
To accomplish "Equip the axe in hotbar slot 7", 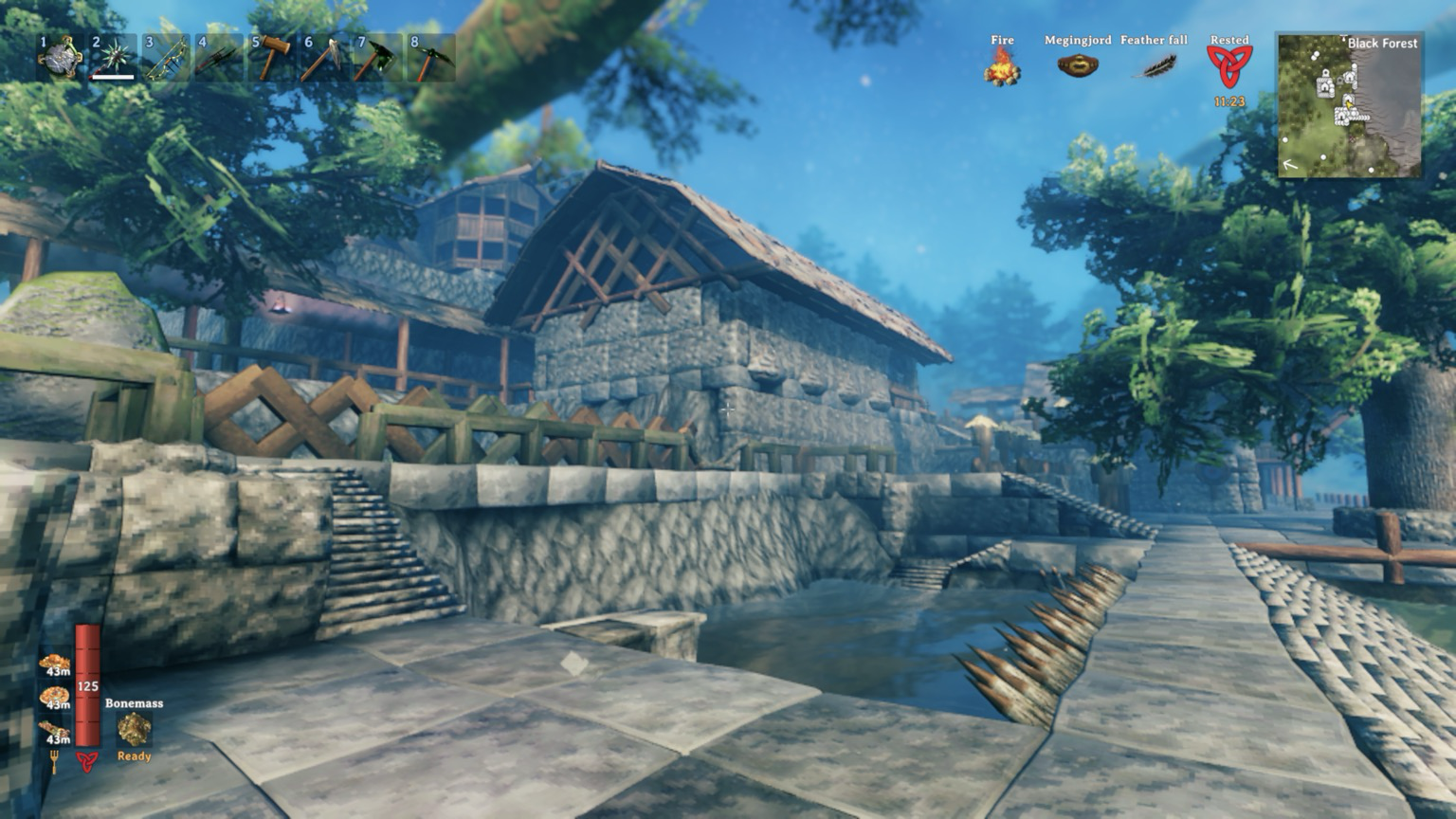I will point(378,59).
